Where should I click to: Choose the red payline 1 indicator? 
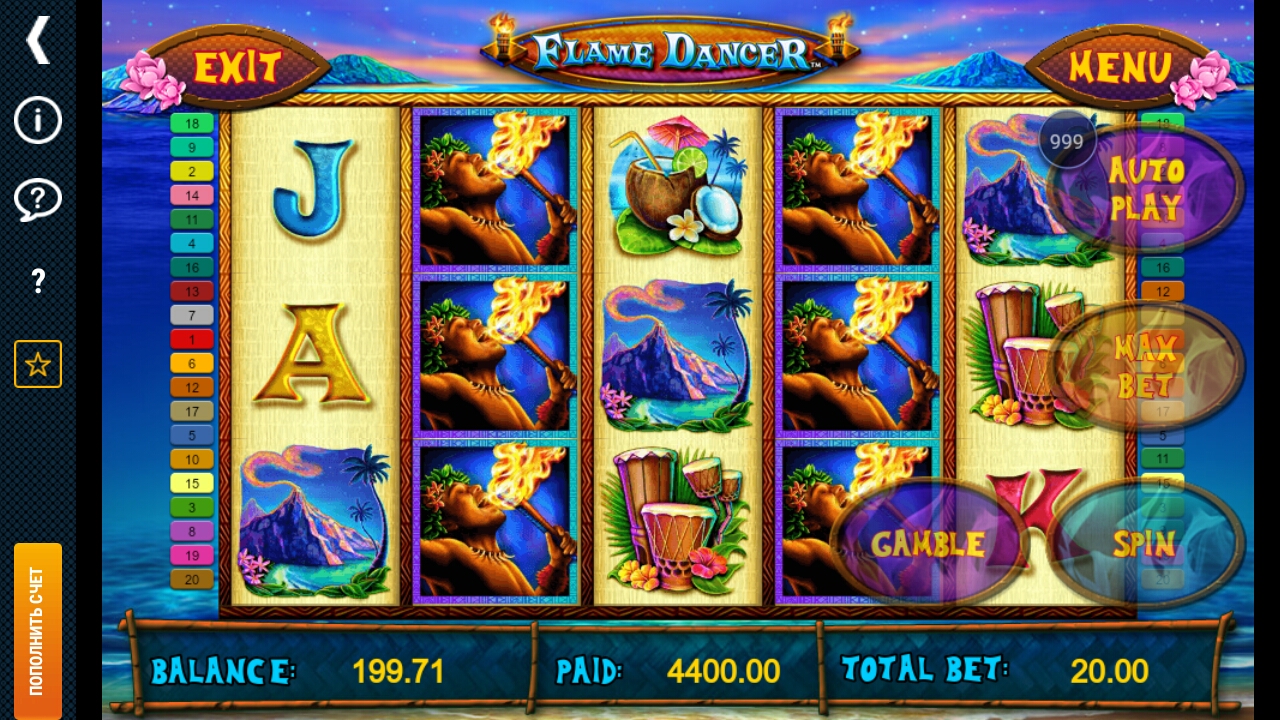(192, 340)
